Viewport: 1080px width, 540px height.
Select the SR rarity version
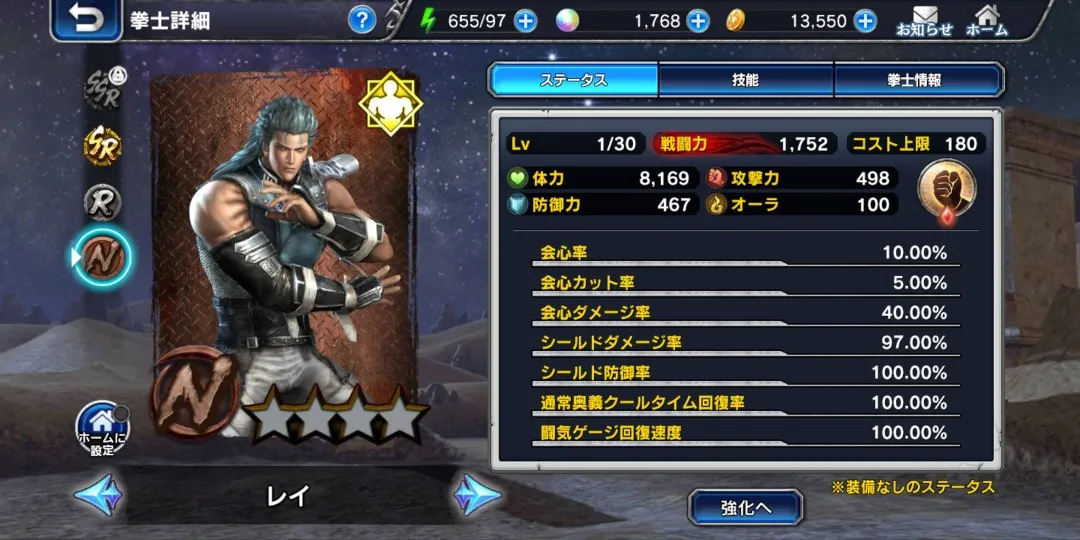pyautogui.click(x=102, y=146)
